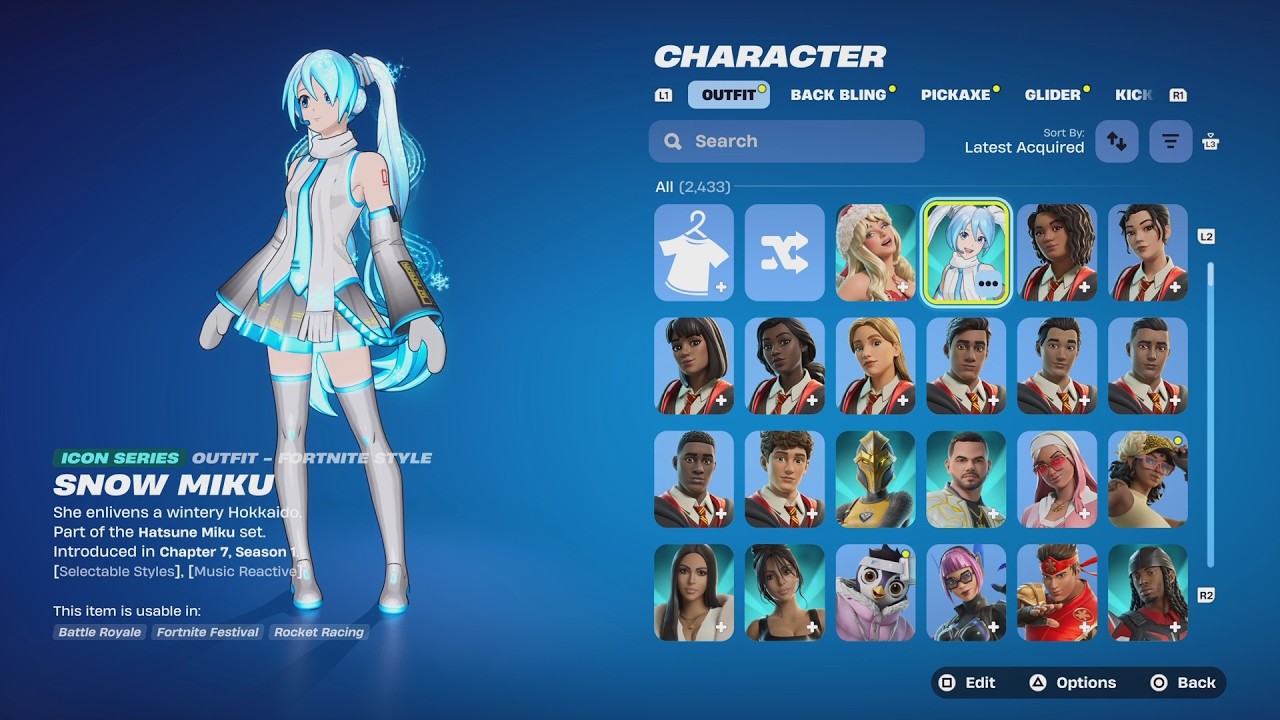Switch to the Back Bling tab
This screenshot has width=1280, height=720.
pos(838,95)
